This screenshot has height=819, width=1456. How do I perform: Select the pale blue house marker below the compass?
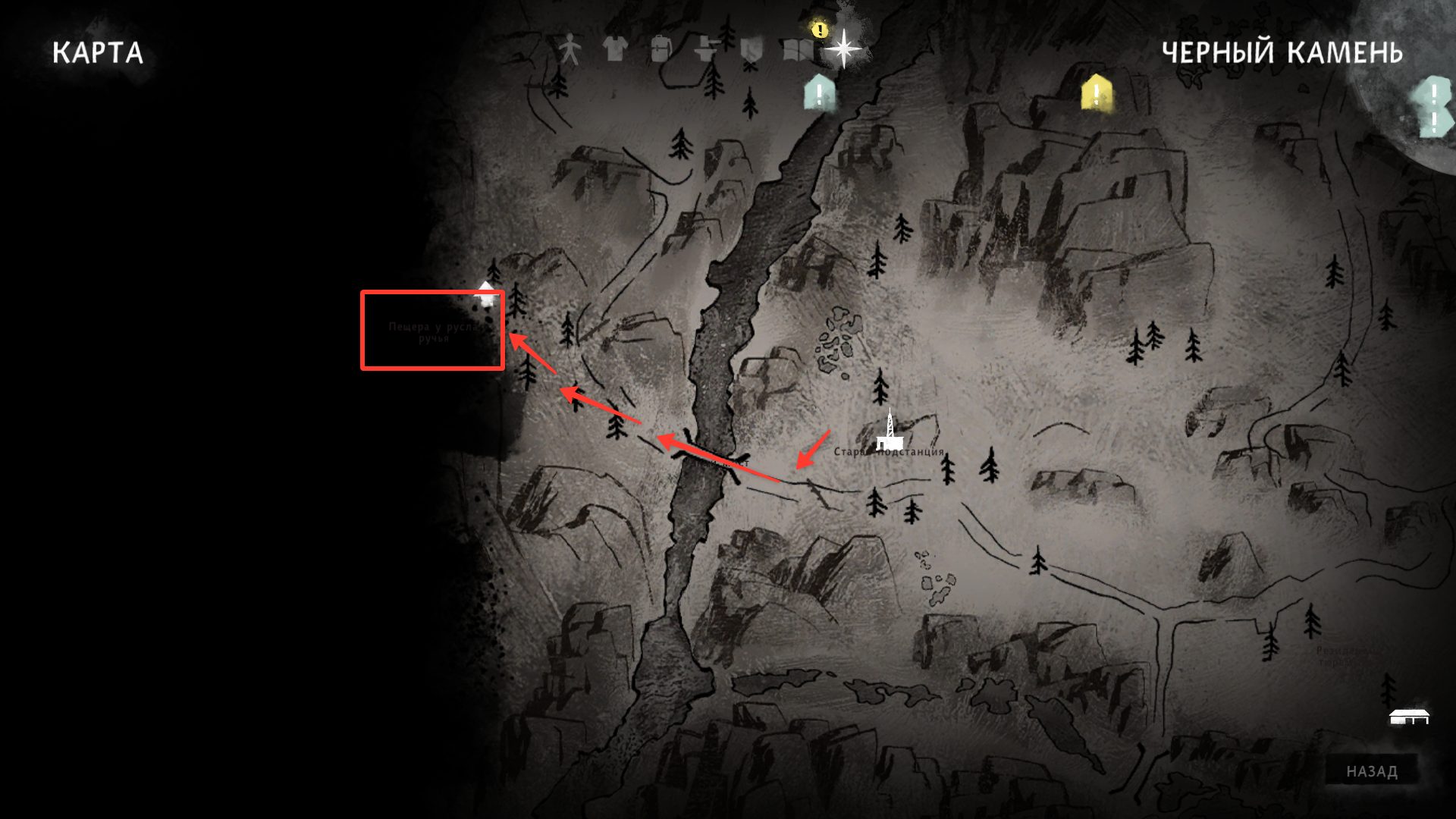click(x=820, y=94)
